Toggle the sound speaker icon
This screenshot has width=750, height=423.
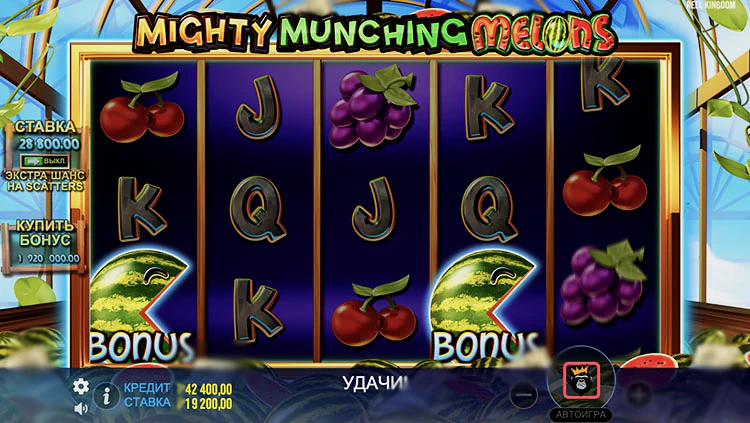(81, 408)
